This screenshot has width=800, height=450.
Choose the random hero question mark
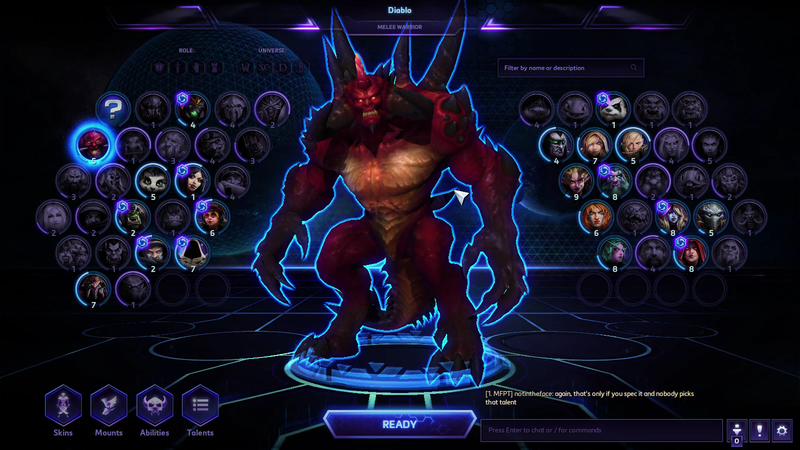113,108
